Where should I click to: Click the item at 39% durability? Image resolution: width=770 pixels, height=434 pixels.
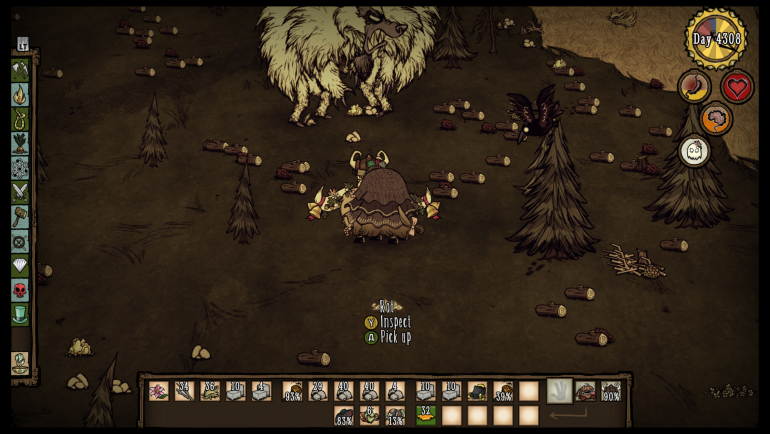click(x=503, y=391)
